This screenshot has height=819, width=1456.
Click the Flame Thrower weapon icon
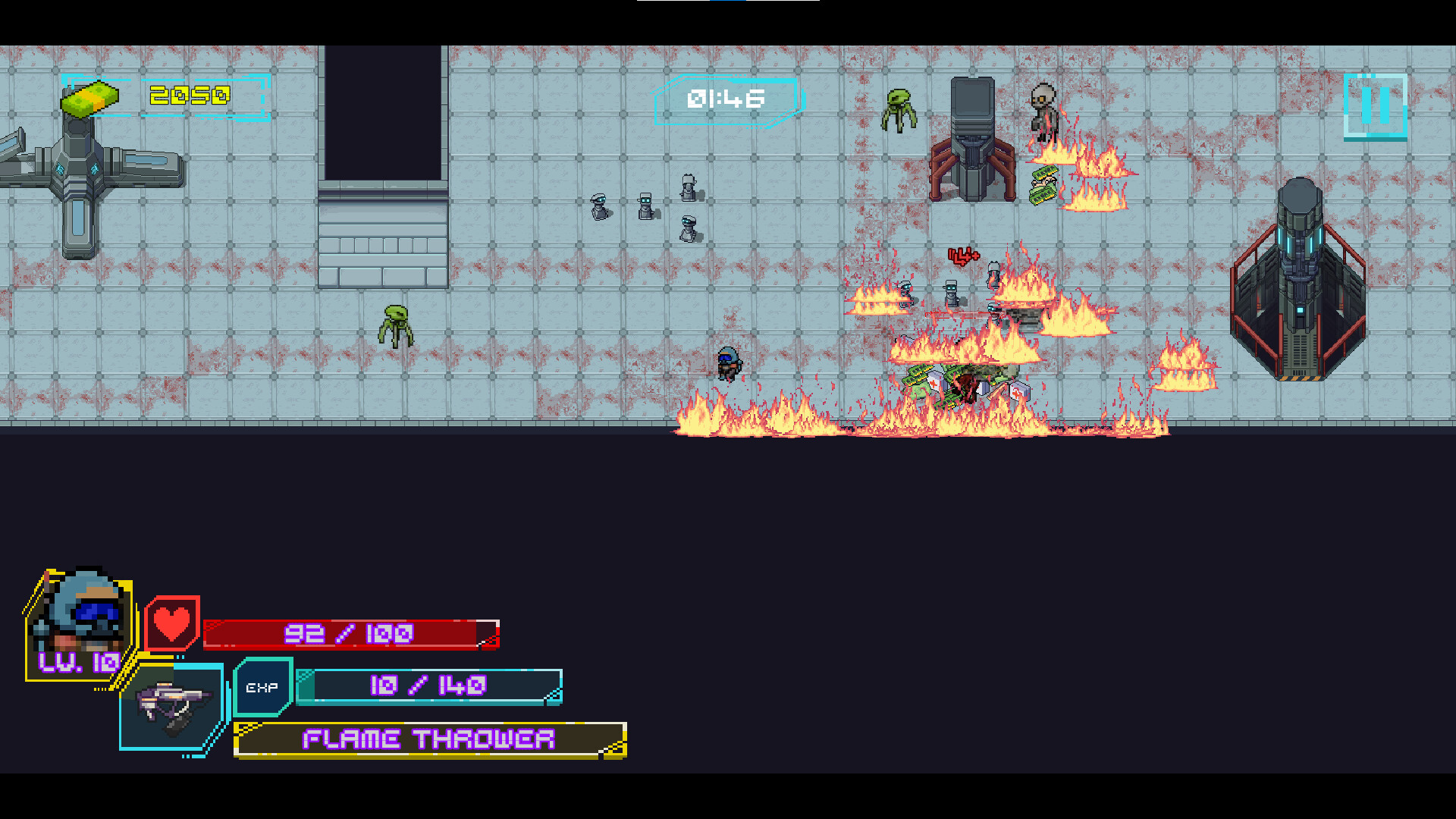pos(173,705)
